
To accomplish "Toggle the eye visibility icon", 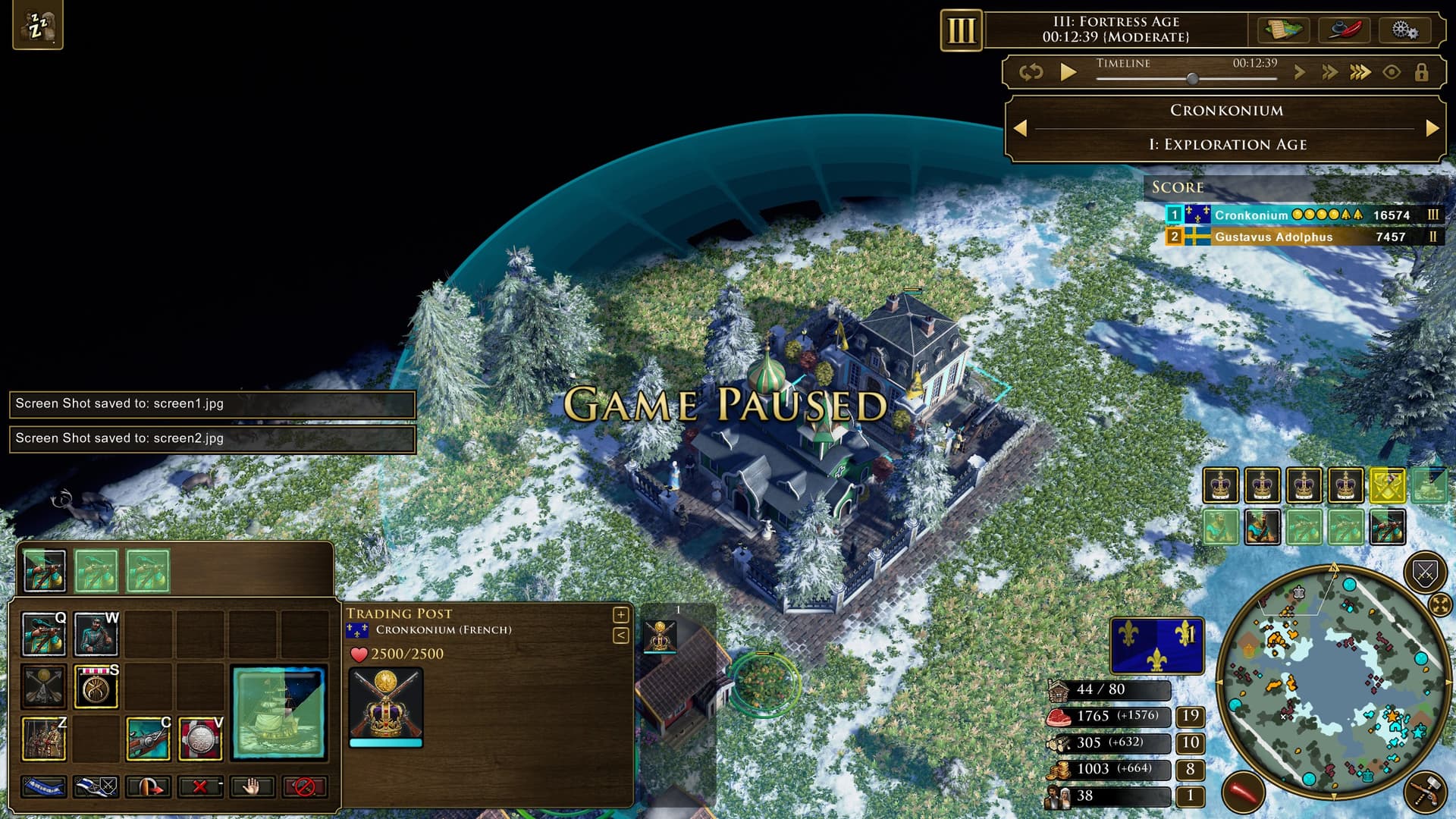I will pos(1392,72).
